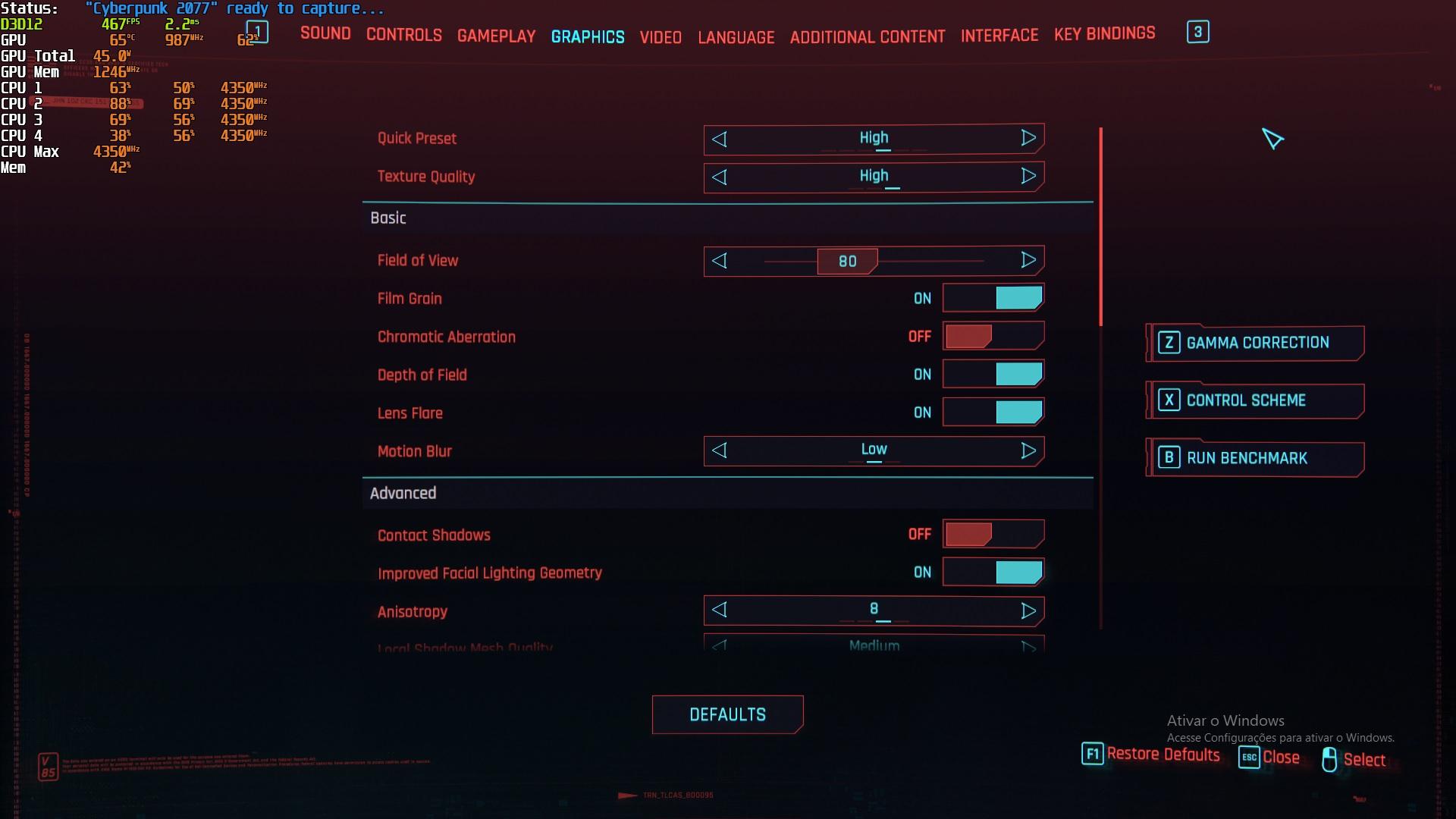
Task: Turn on the Contact Shadows toggle
Action: [x=993, y=534]
